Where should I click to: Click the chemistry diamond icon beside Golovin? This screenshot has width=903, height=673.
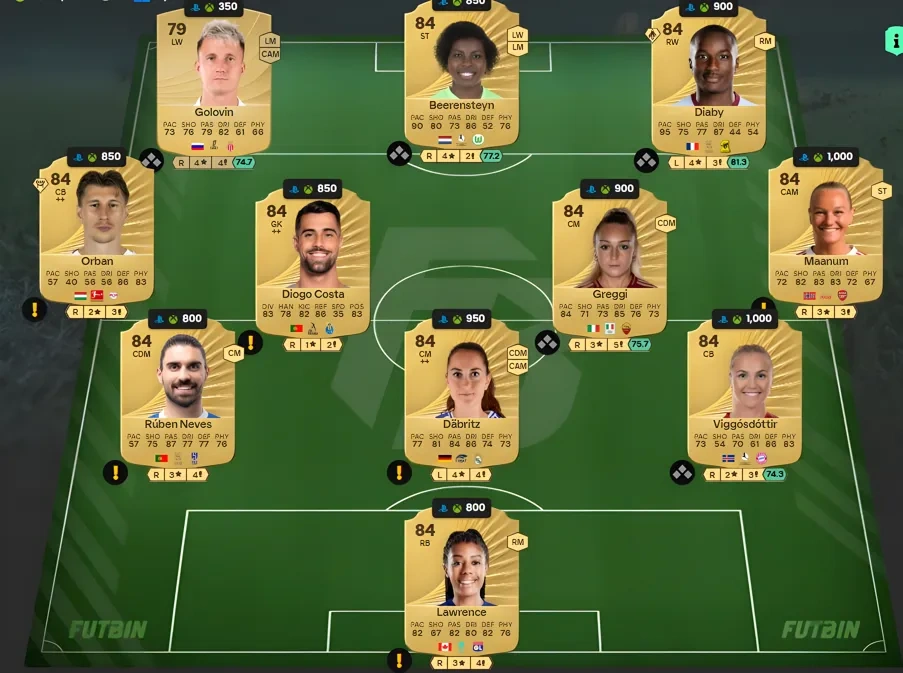pos(152,159)
